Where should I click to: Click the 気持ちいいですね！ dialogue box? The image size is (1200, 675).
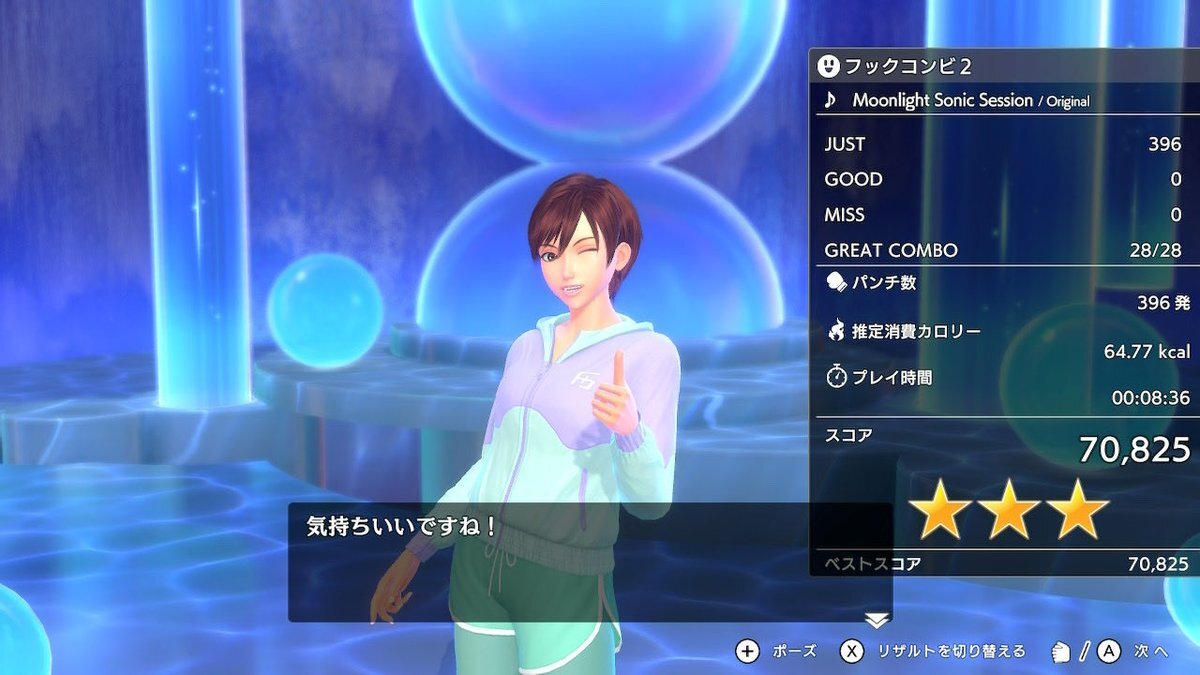(x=589, y=562)
